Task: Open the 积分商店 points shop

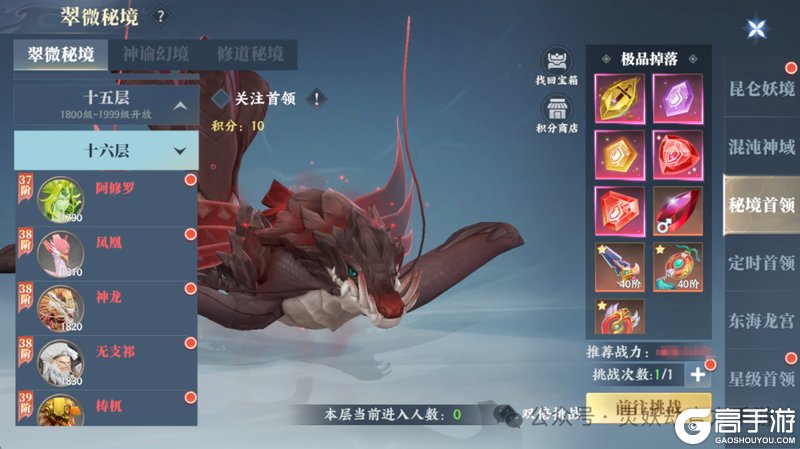Action: (556, 111)
